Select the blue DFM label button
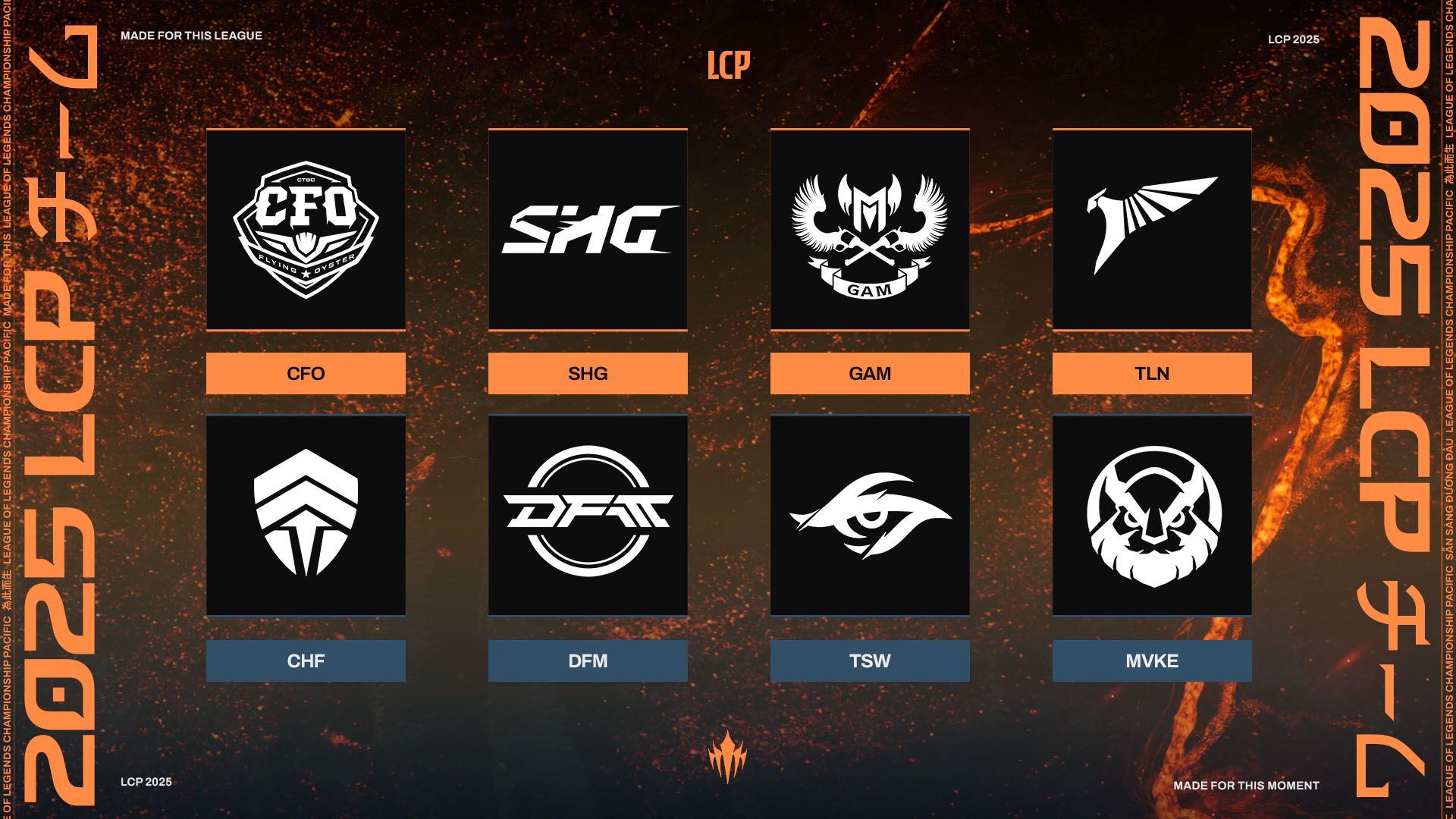The width and height of the screenshot is (1456, 819). [588, 661]
